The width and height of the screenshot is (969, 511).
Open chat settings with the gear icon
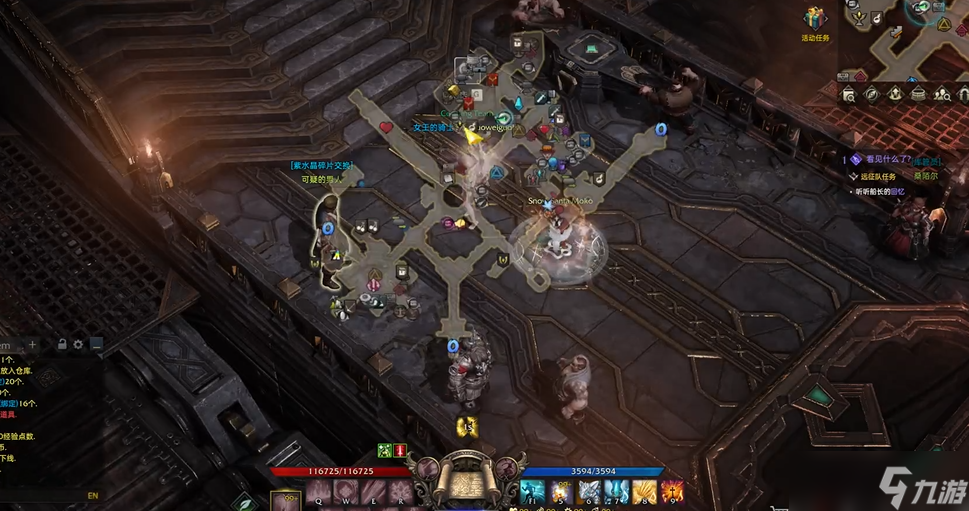pos(79,345)
